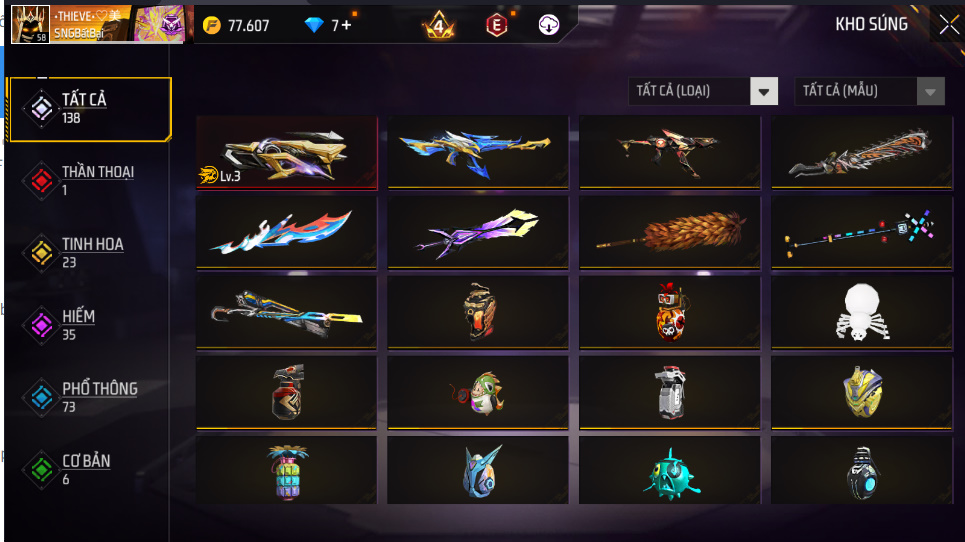
Task: Open the download center icon
Action: coord(548,25)
